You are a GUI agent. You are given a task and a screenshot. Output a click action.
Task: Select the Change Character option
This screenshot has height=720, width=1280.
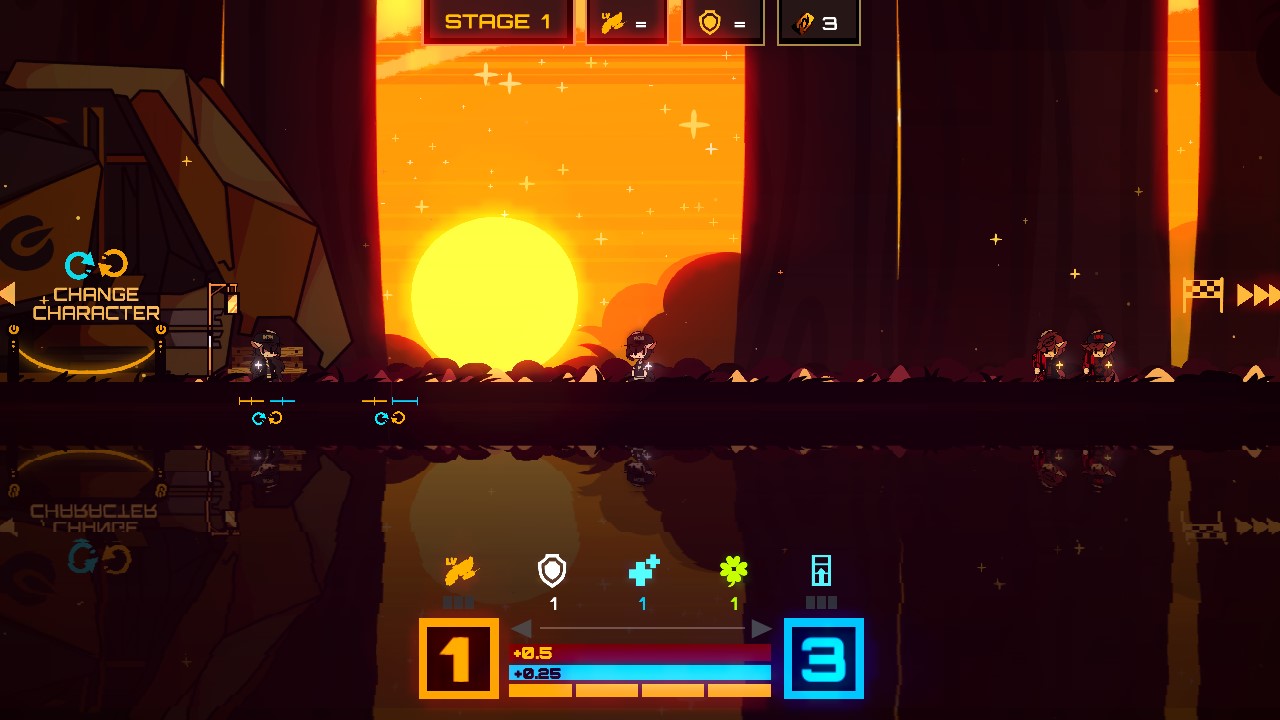[x=96, y=302]
